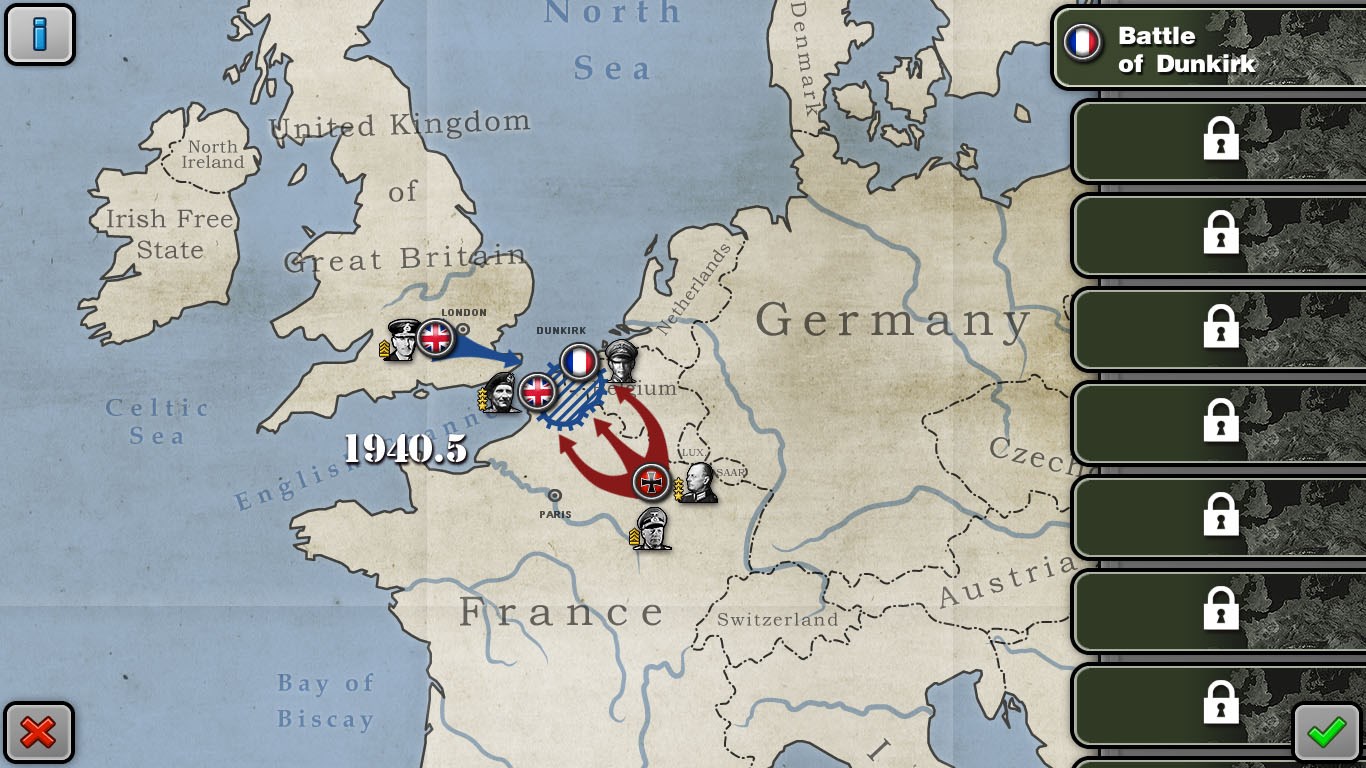Cancel with the red X button

tap(39, 733)
